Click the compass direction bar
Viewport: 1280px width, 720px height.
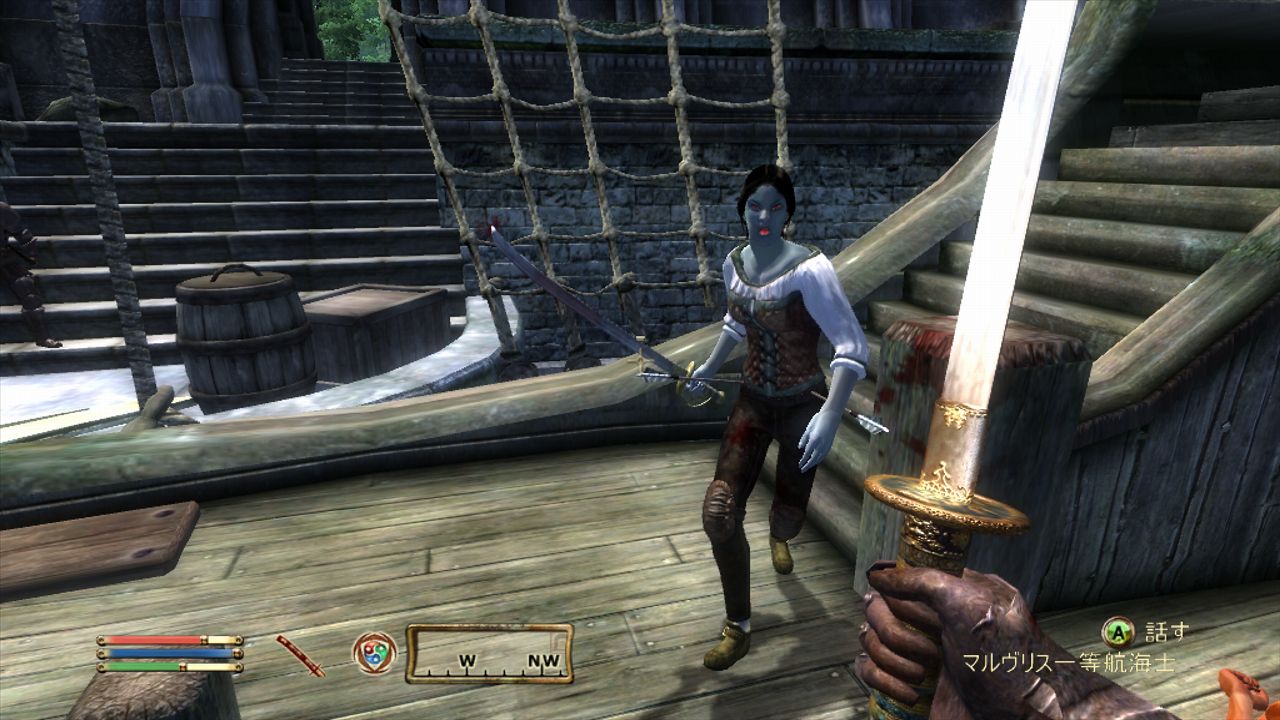(x=489, y=653)
